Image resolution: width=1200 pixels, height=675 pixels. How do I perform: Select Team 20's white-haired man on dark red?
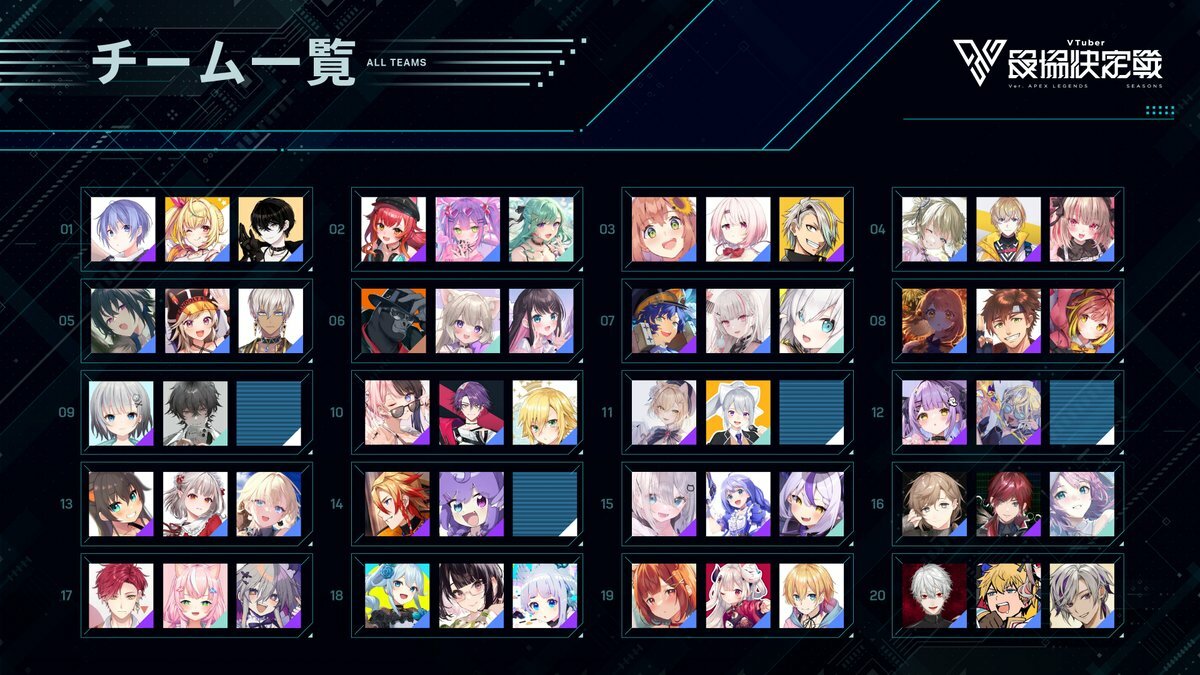934,596
